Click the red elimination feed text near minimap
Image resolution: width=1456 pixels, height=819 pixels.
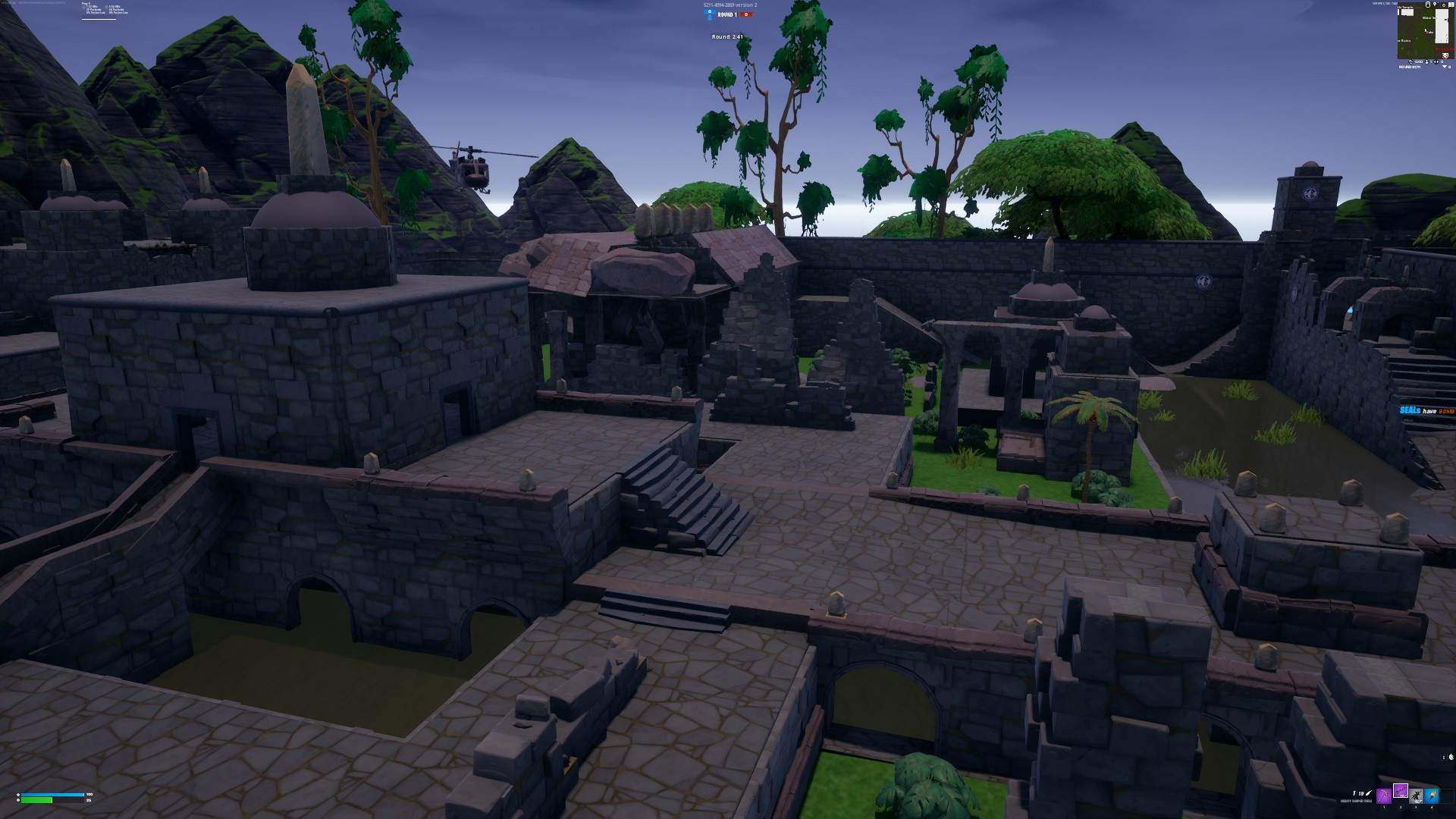(1445, 49)
